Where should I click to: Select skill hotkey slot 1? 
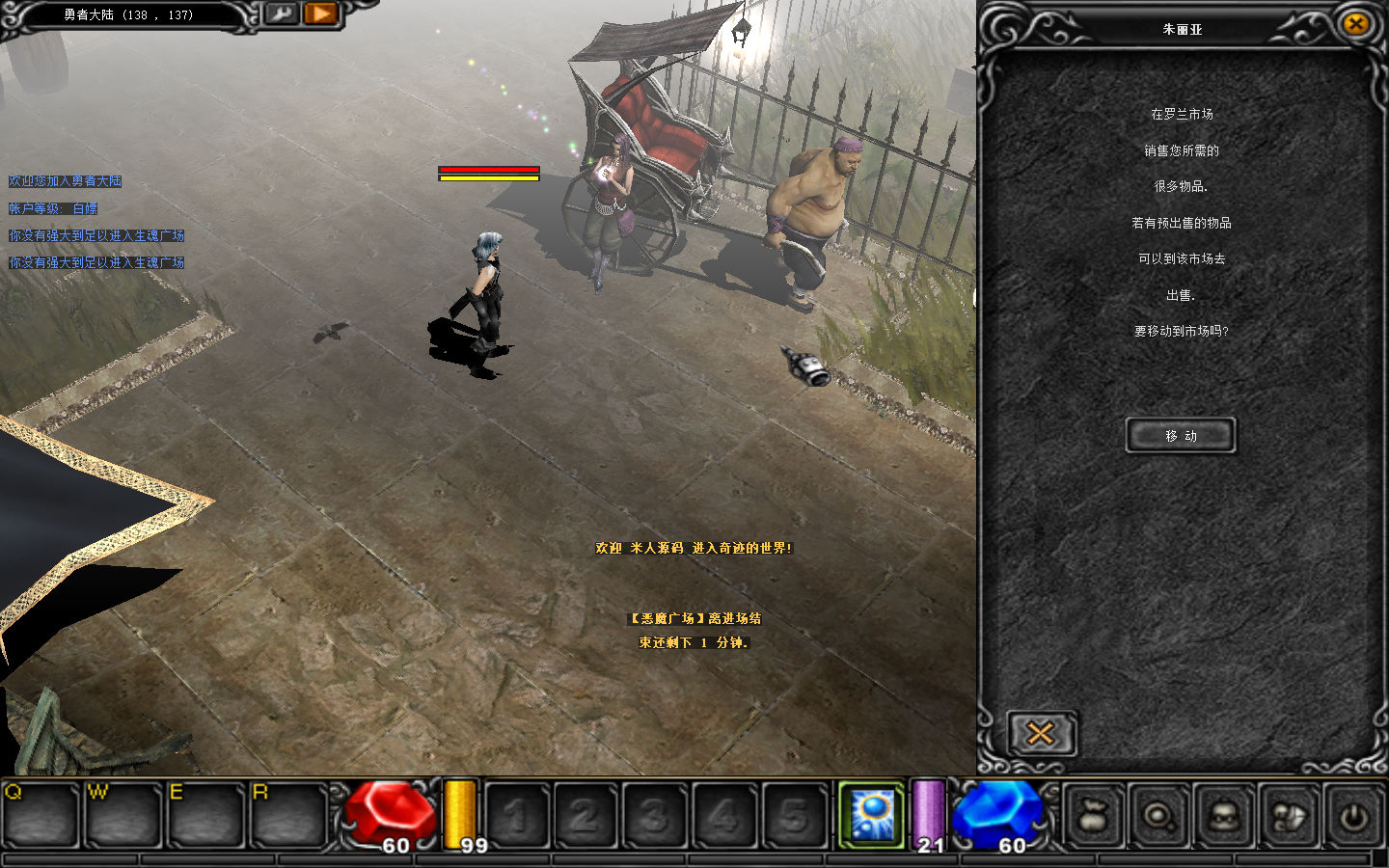click(517, 817)
